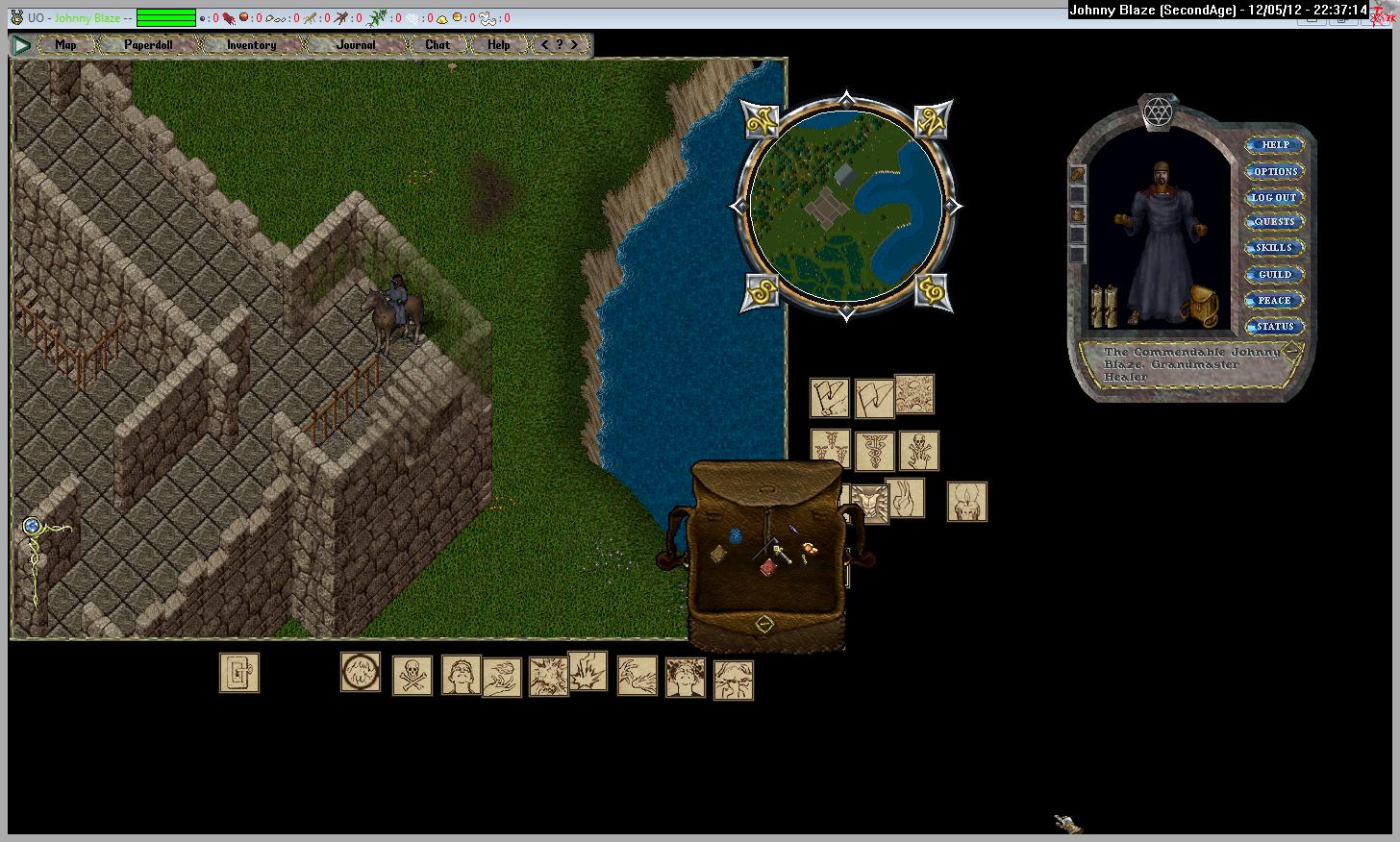Open the Inventory from the menu bar
Image resolution: width=1400 pixels, height=842 pixels.
click(x=251, y=44)
